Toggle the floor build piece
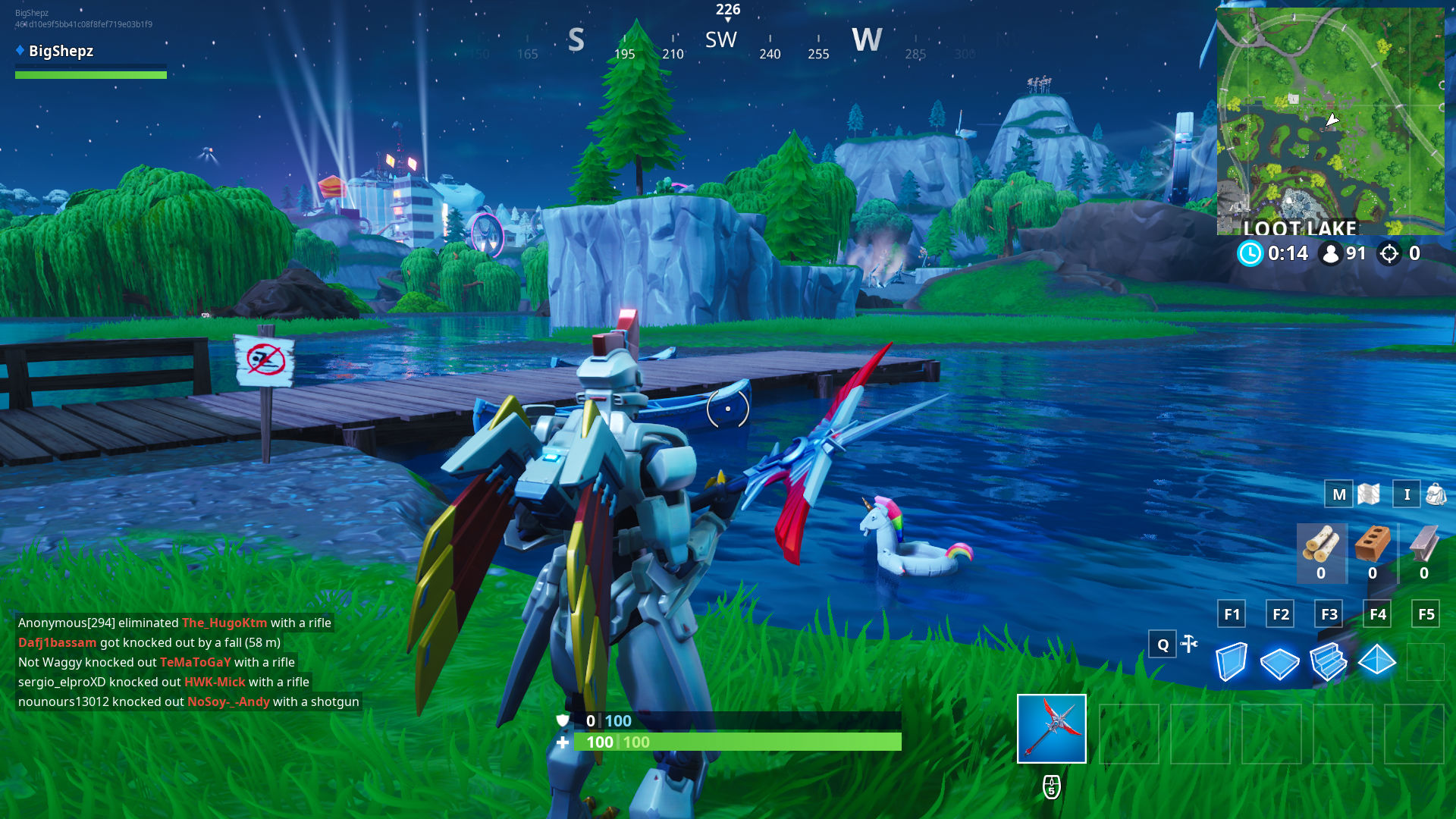The image size is (1456, 819). (x=1282, y=662)
